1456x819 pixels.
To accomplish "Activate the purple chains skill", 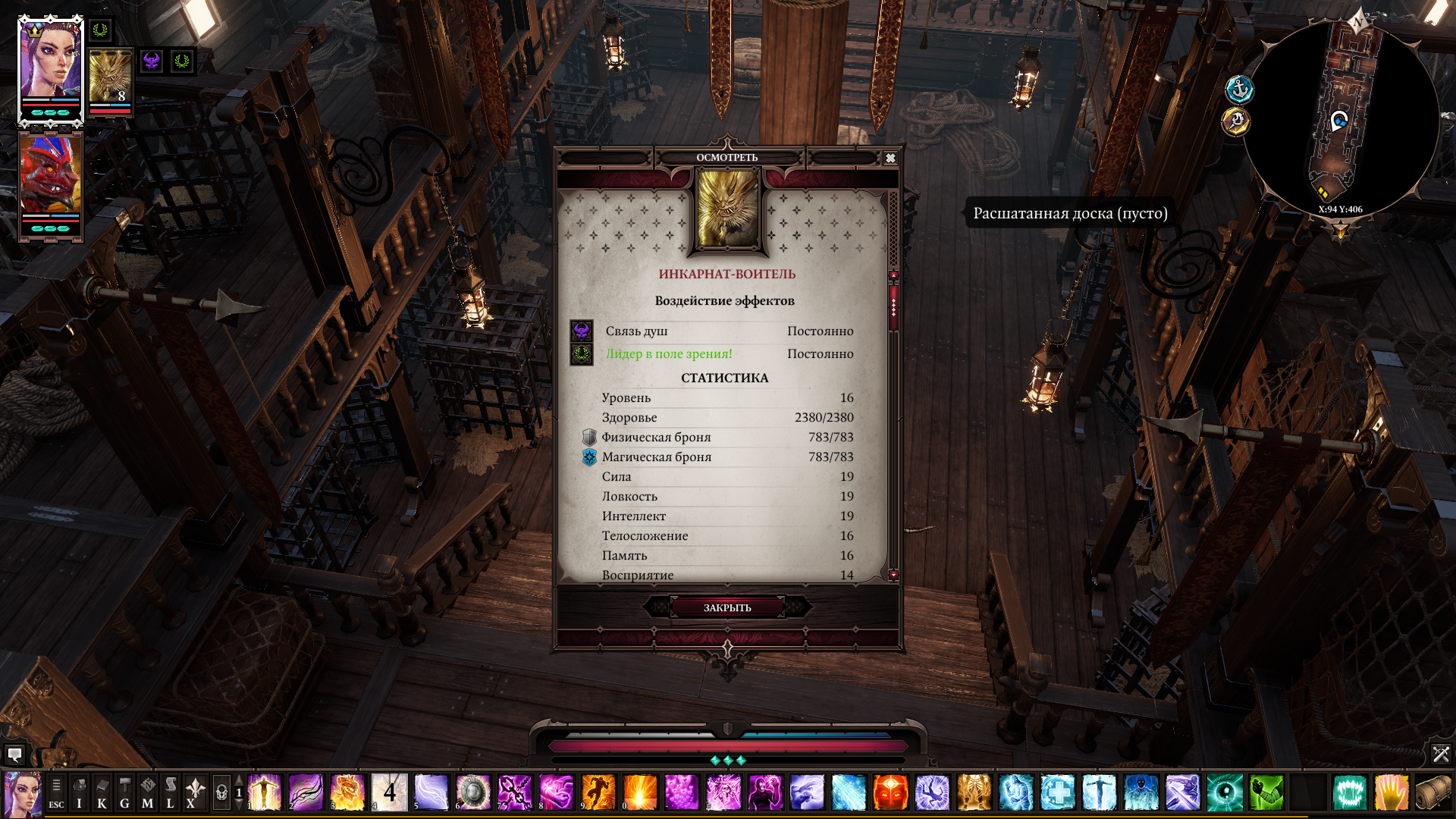I will click(515, 793).
